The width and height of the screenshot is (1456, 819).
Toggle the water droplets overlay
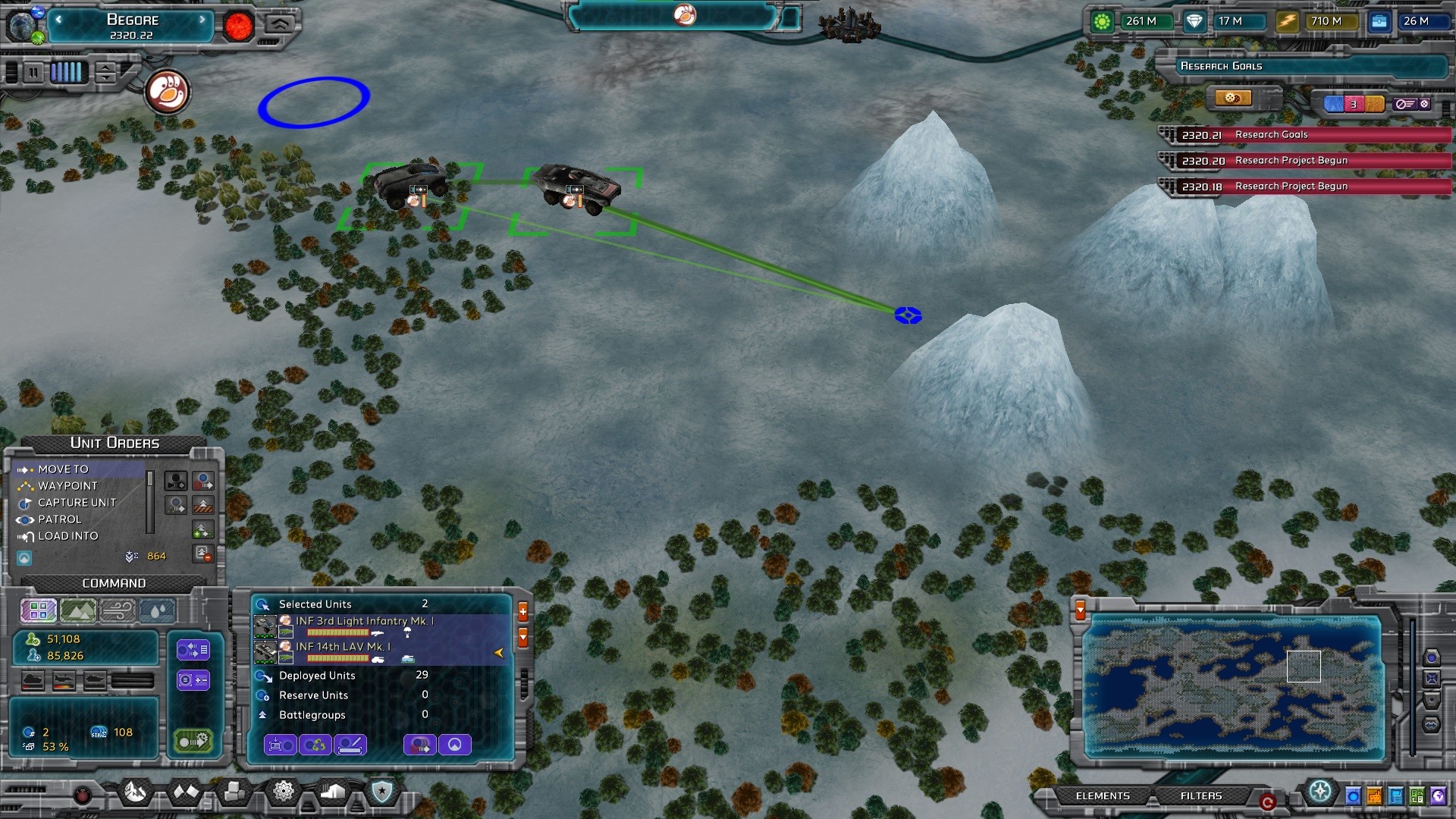coord(157,610)
